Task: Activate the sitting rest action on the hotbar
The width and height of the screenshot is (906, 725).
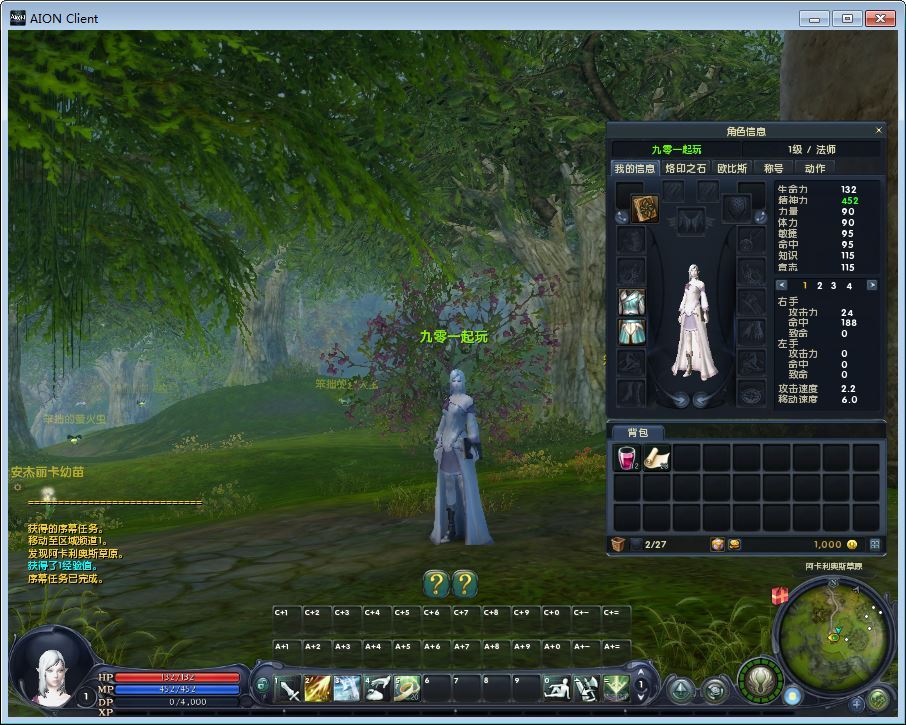Action: [x=557, y=688]
